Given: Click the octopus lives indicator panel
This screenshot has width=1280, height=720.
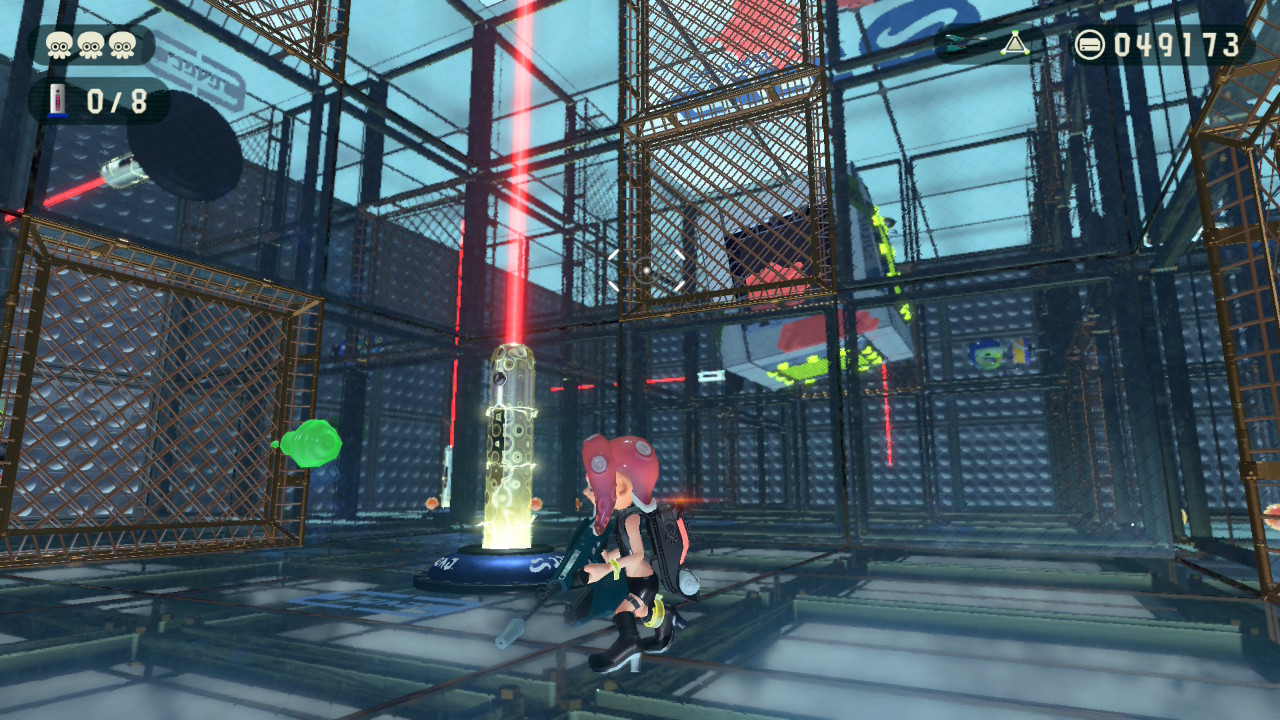Looking at the screenshot, I should click(93, 45).
